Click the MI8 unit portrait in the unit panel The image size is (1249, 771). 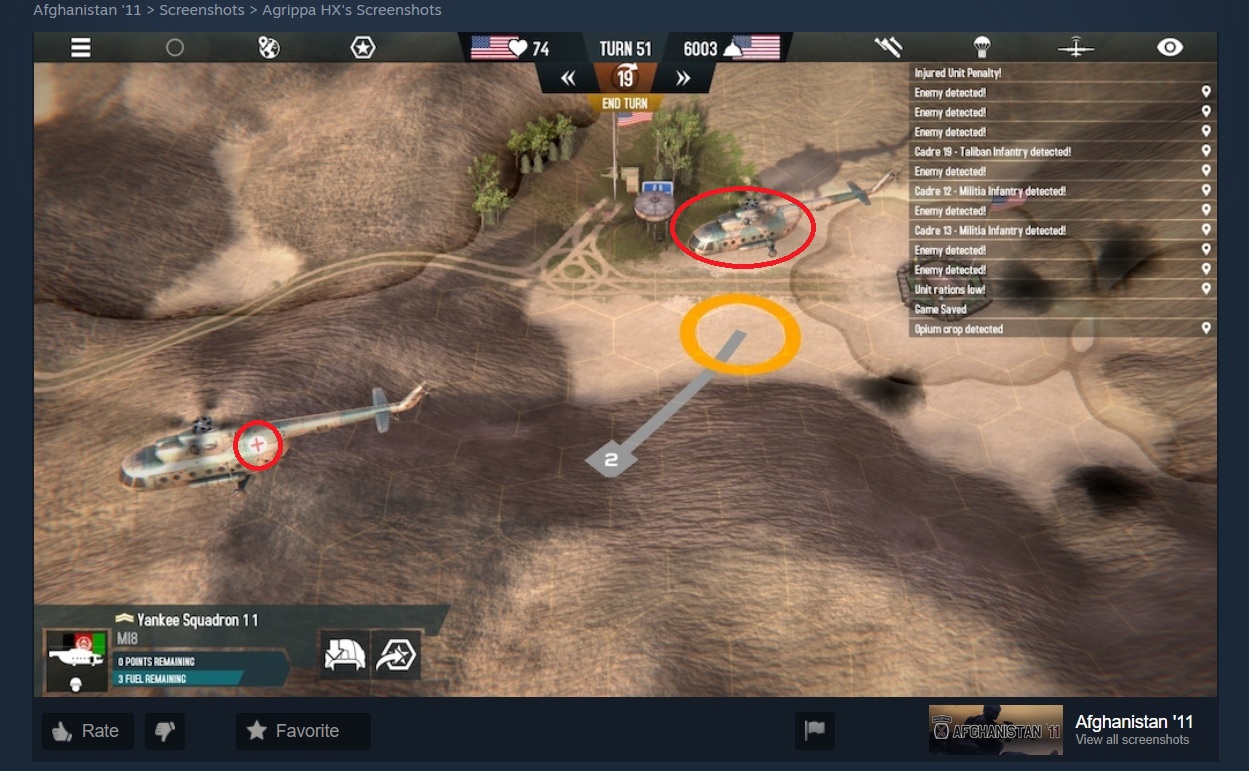point(77,660)
